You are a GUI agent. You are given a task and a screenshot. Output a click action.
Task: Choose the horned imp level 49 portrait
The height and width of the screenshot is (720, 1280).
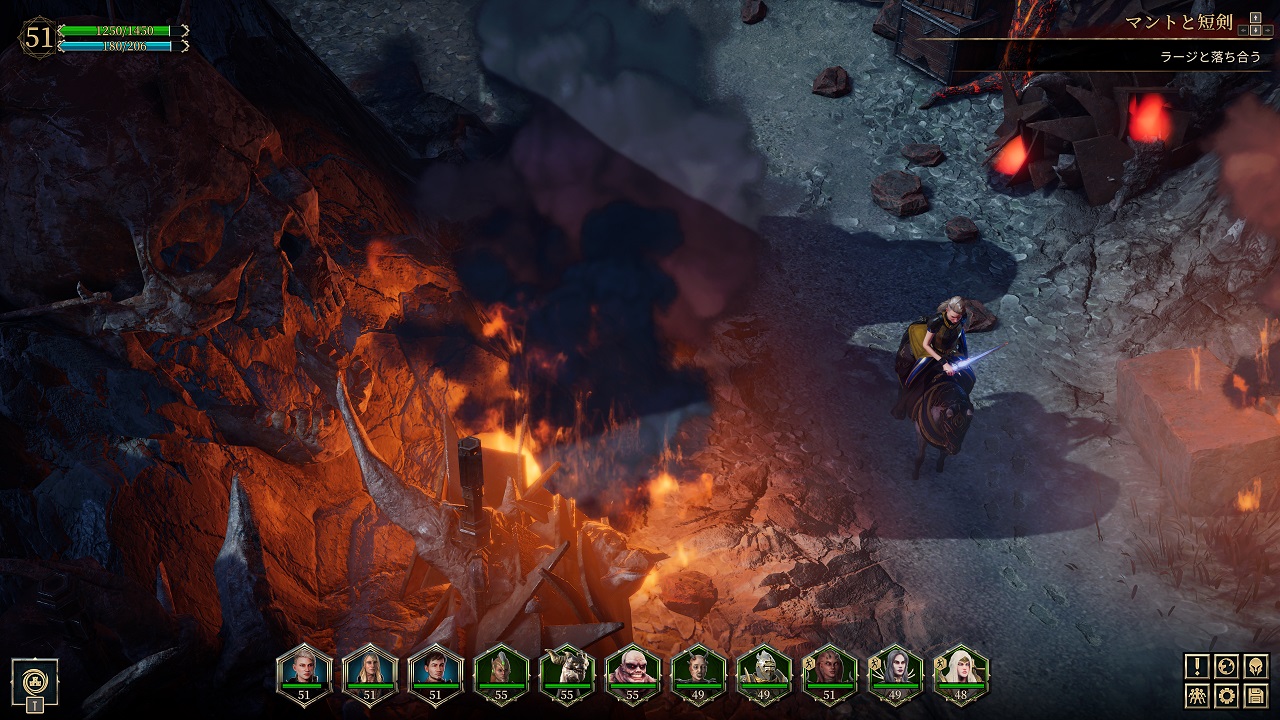pyautogui.click(x=698, y=668)
